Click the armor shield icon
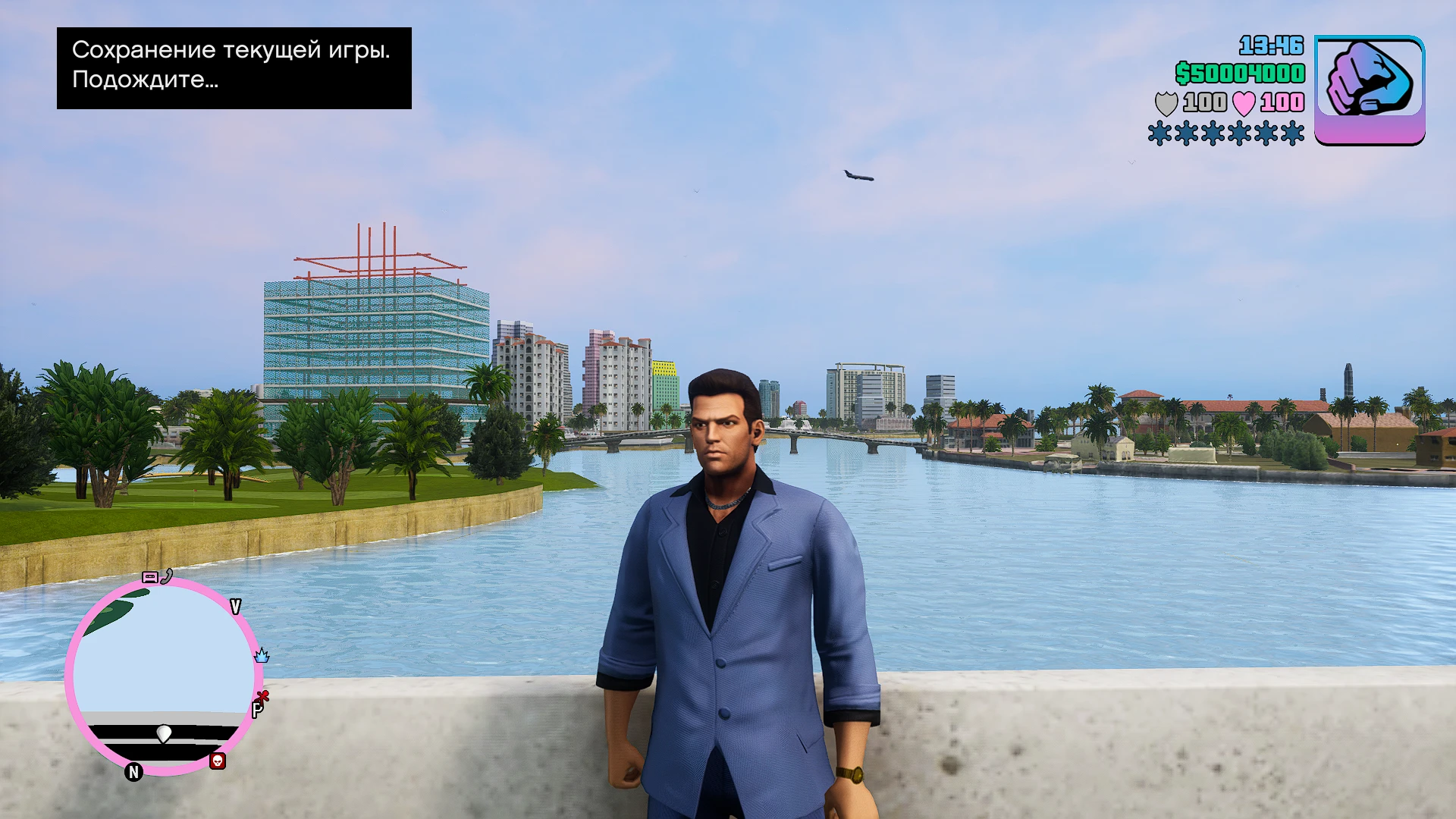Image resolution: width=1456 pixels, height=819 pixels. tap(1167, 103)
